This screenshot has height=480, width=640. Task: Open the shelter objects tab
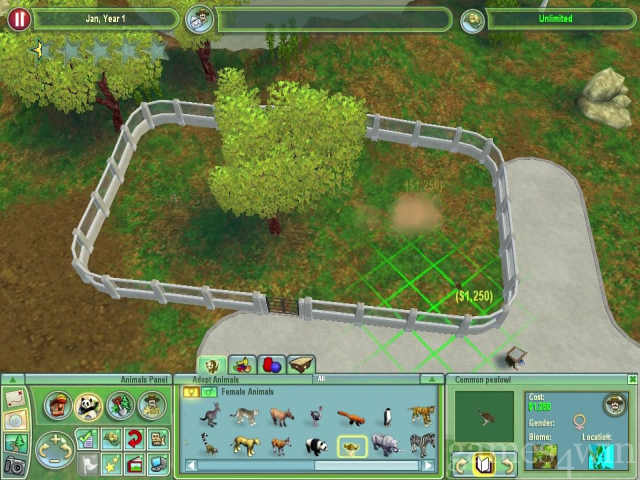[300, 364]
